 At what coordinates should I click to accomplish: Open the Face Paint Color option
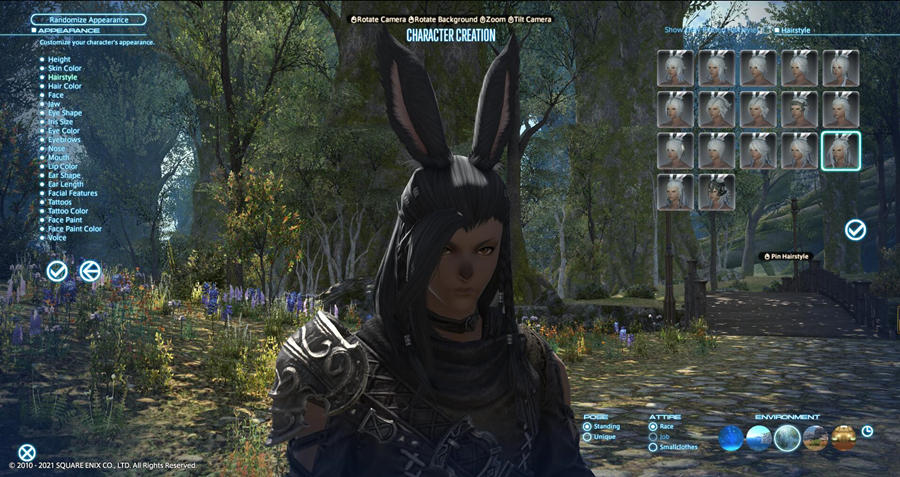(74, 229)
